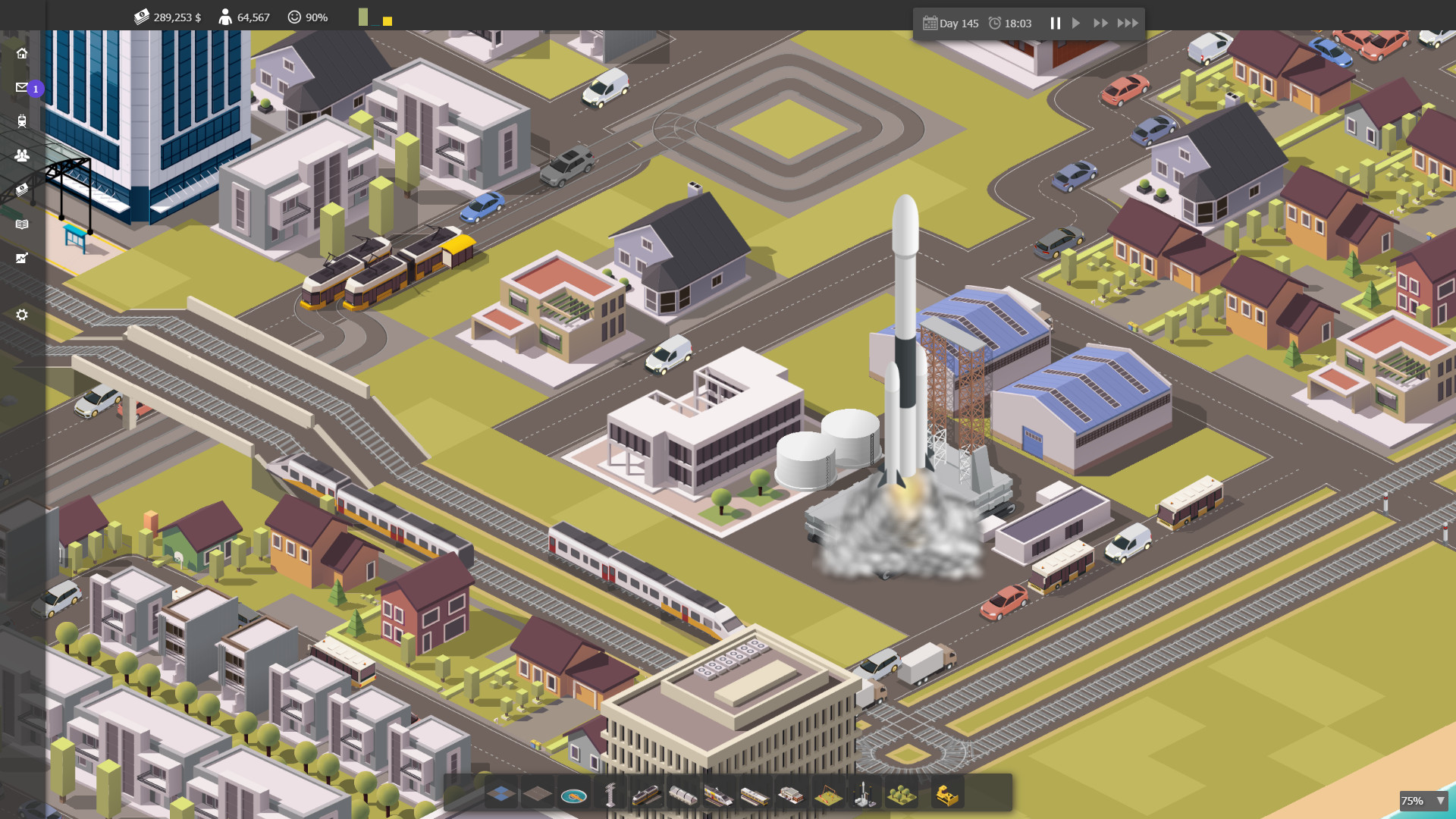Open the settings gear in the sidebar
The height and width of the screenshot is (819, 1456).
click(x=22, y=314)
